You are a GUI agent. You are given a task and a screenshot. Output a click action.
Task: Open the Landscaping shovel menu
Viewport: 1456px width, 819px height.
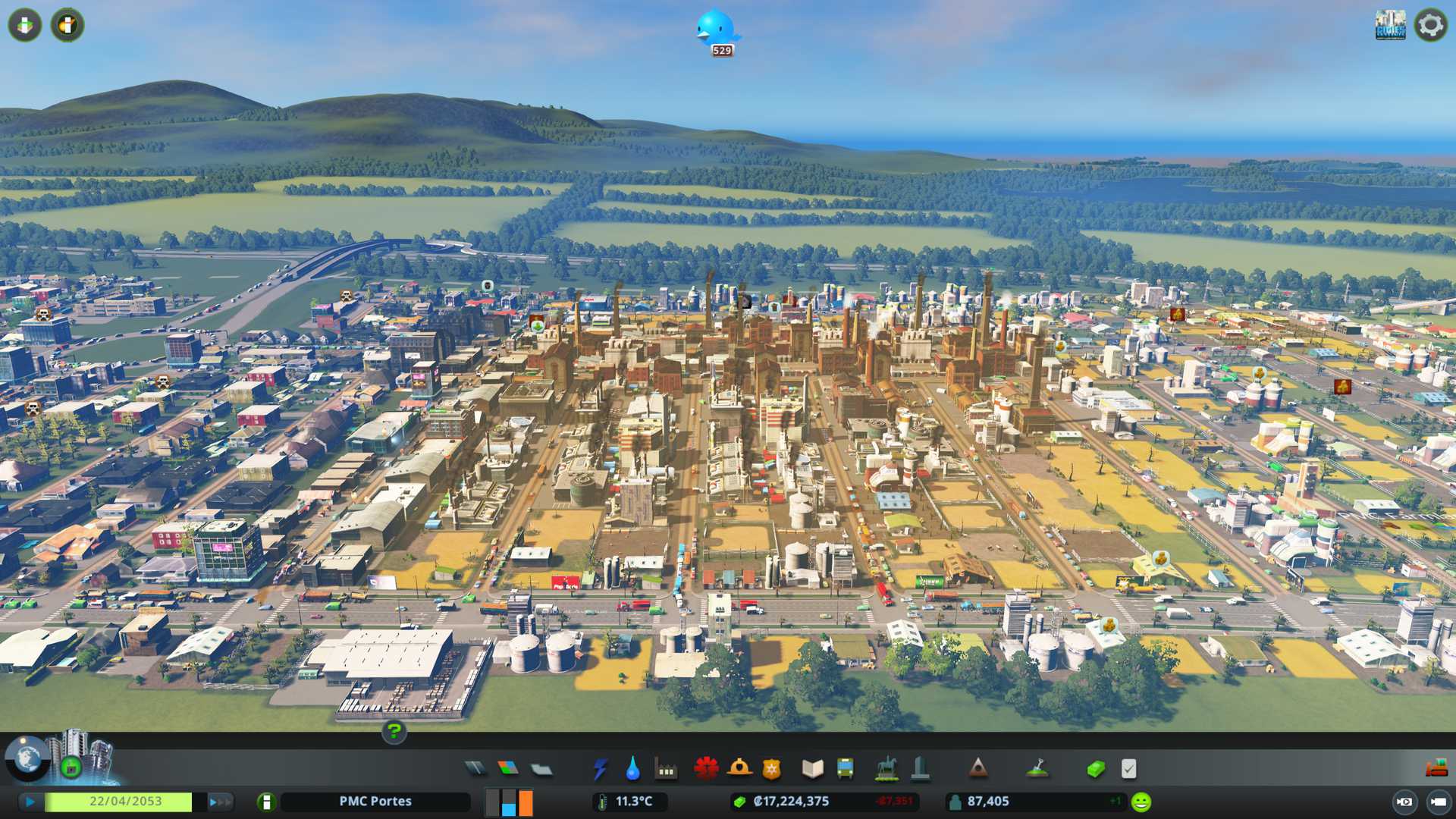click(1037, 769)
